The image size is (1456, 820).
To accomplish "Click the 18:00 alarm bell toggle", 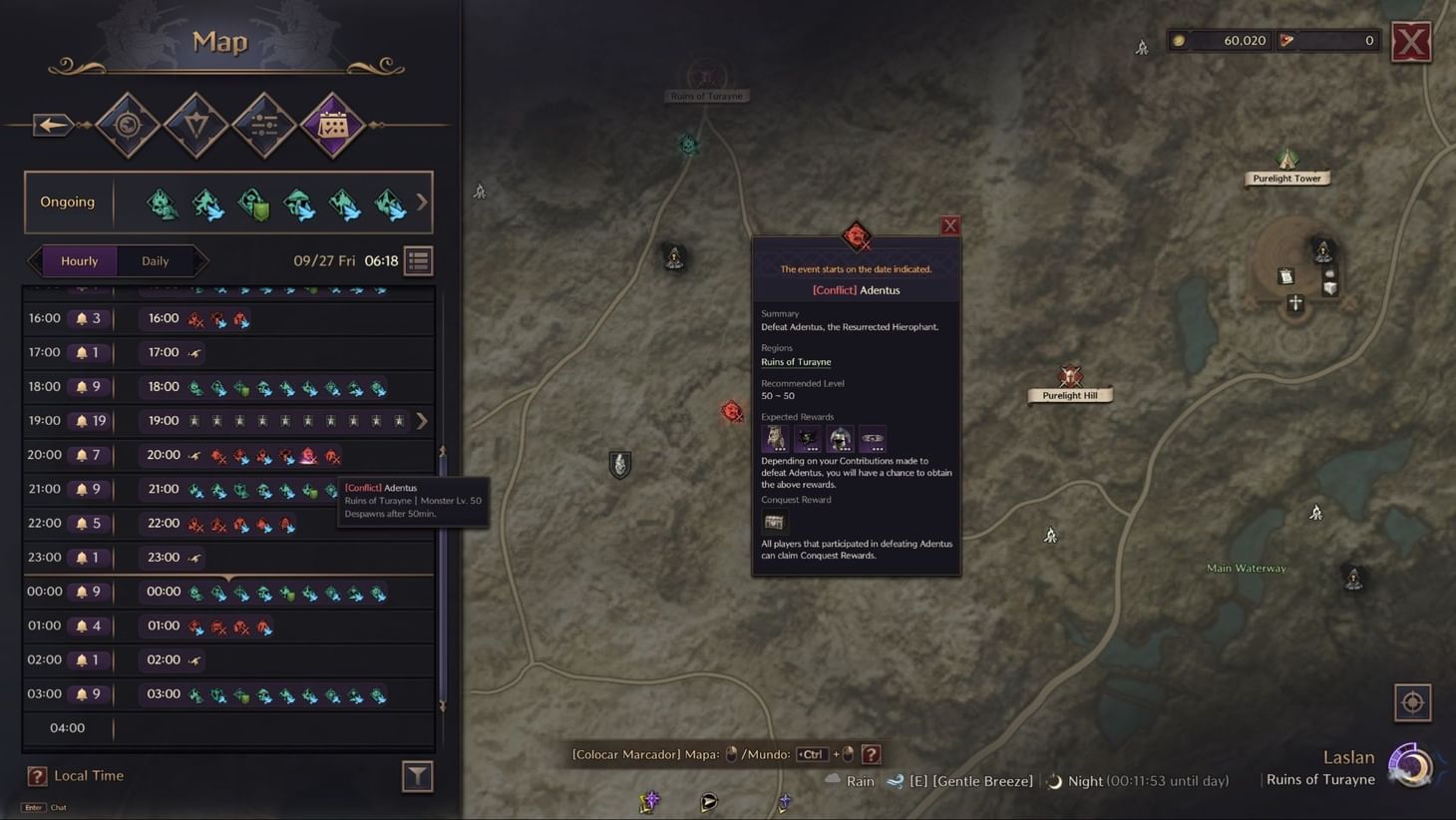I will tap(82, 386).
